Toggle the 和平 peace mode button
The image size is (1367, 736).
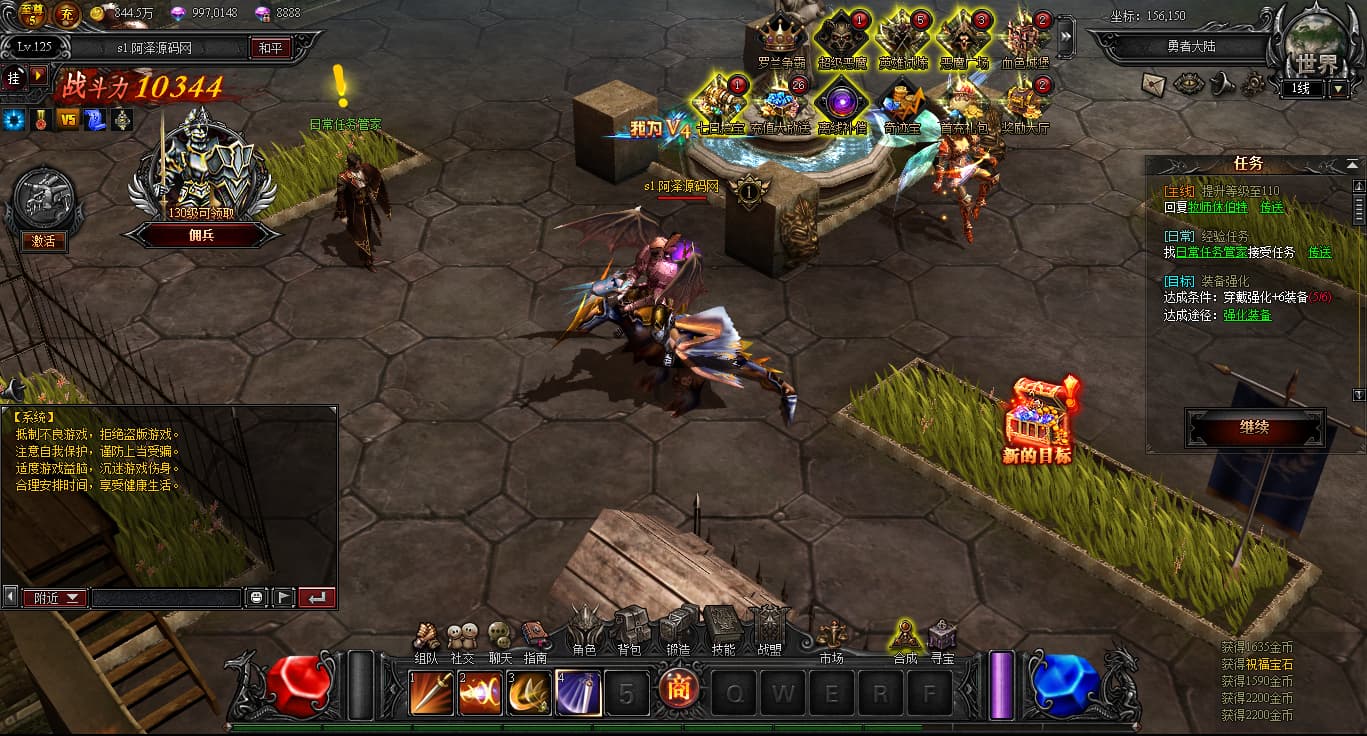coord(270,47)
